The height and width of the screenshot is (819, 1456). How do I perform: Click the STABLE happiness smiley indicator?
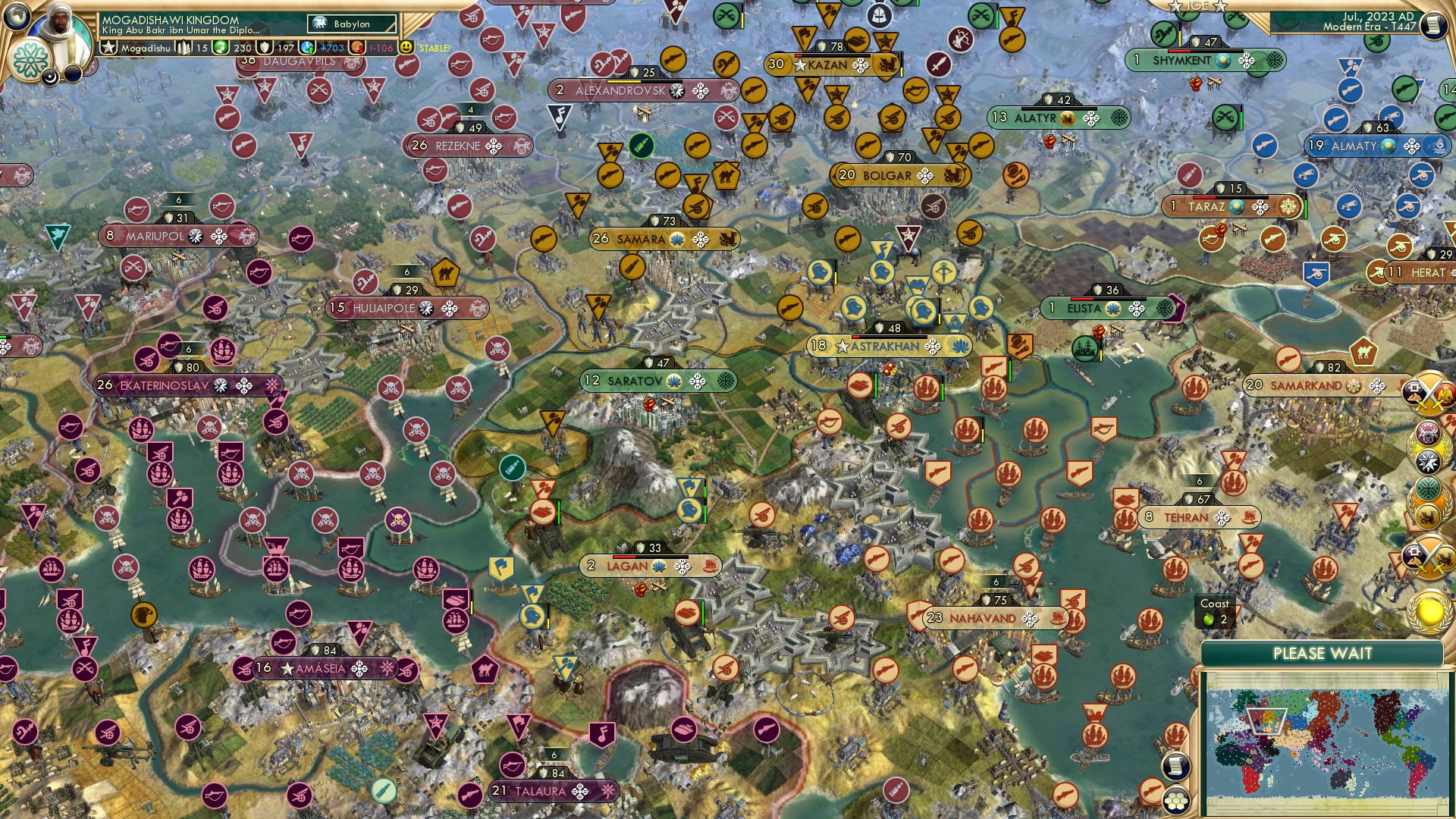pos(409,47)
